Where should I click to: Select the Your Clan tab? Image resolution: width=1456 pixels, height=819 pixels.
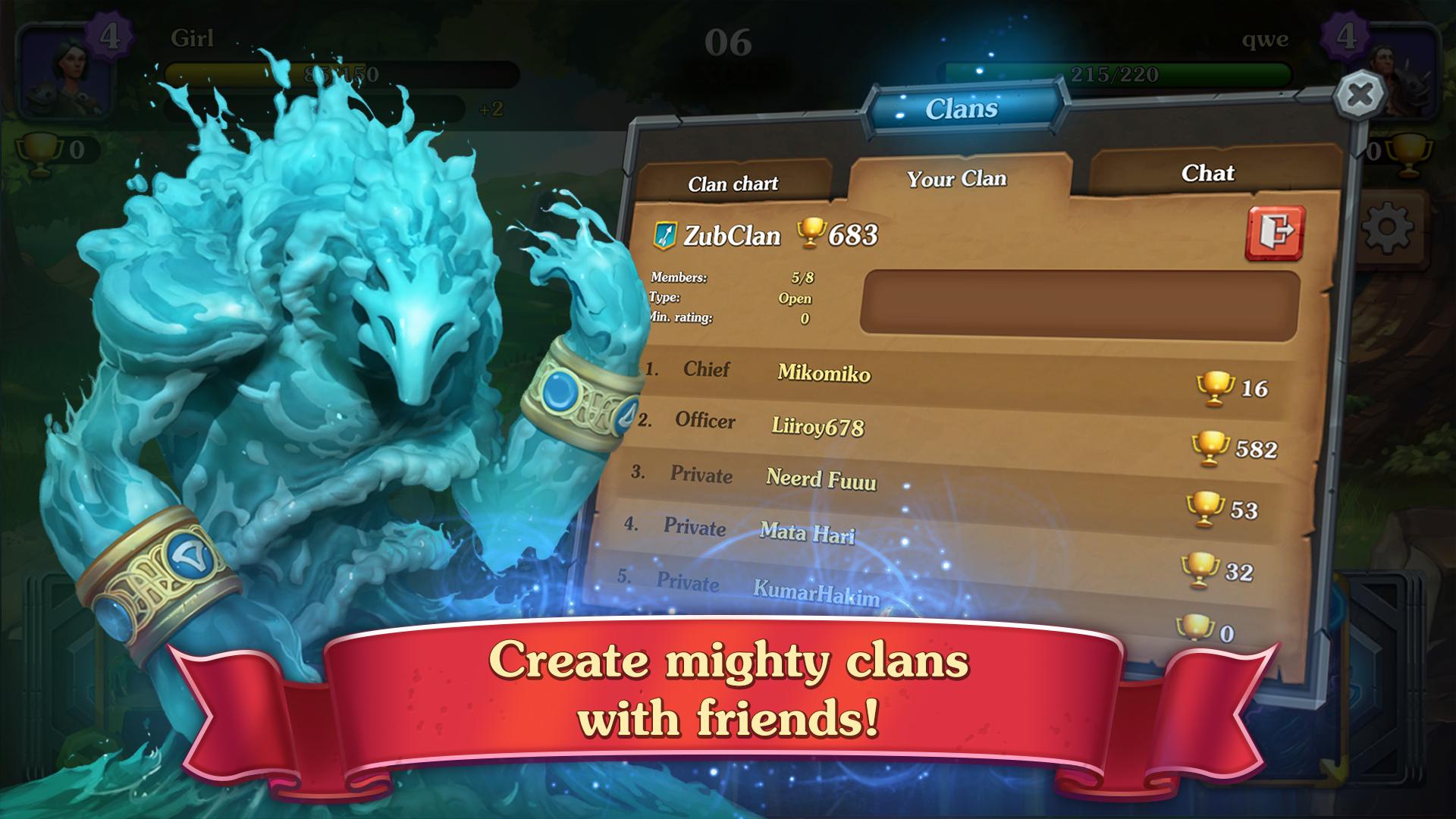click(x=955, y=179)
